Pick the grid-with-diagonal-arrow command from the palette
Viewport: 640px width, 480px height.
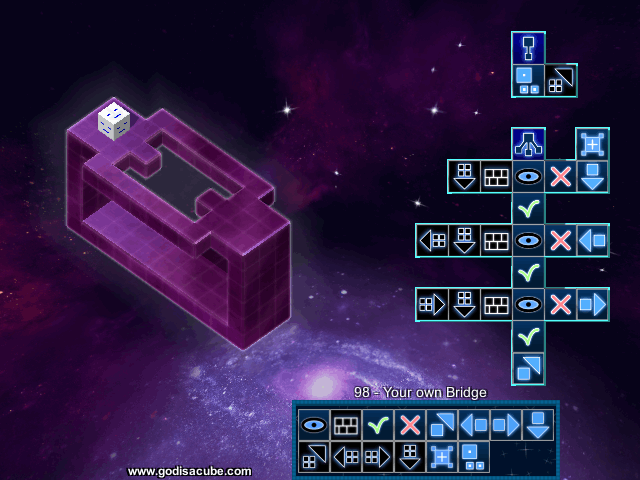pyautogui.click(x=315, y=457)
